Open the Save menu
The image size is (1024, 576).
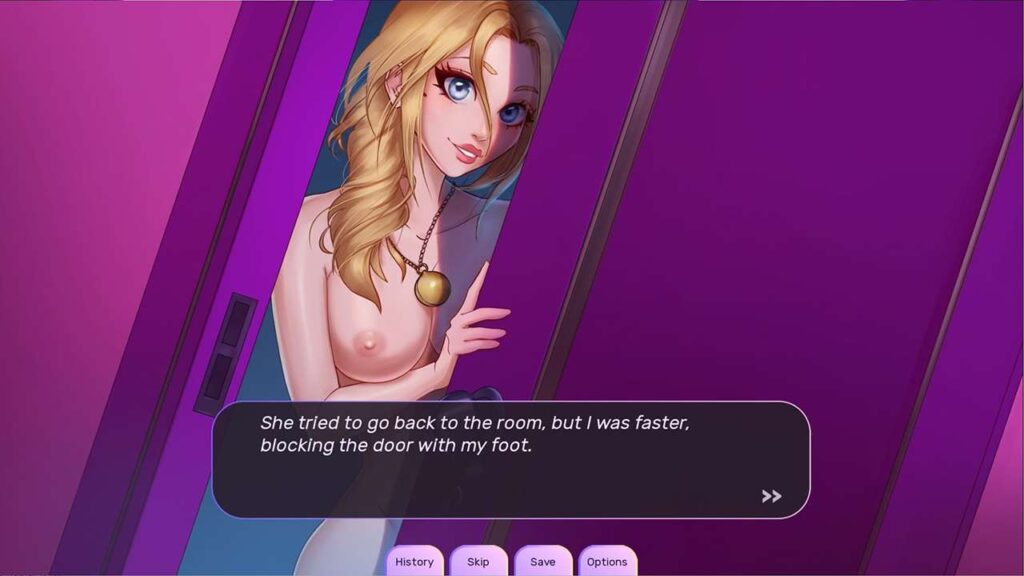(x=543, y=561)
